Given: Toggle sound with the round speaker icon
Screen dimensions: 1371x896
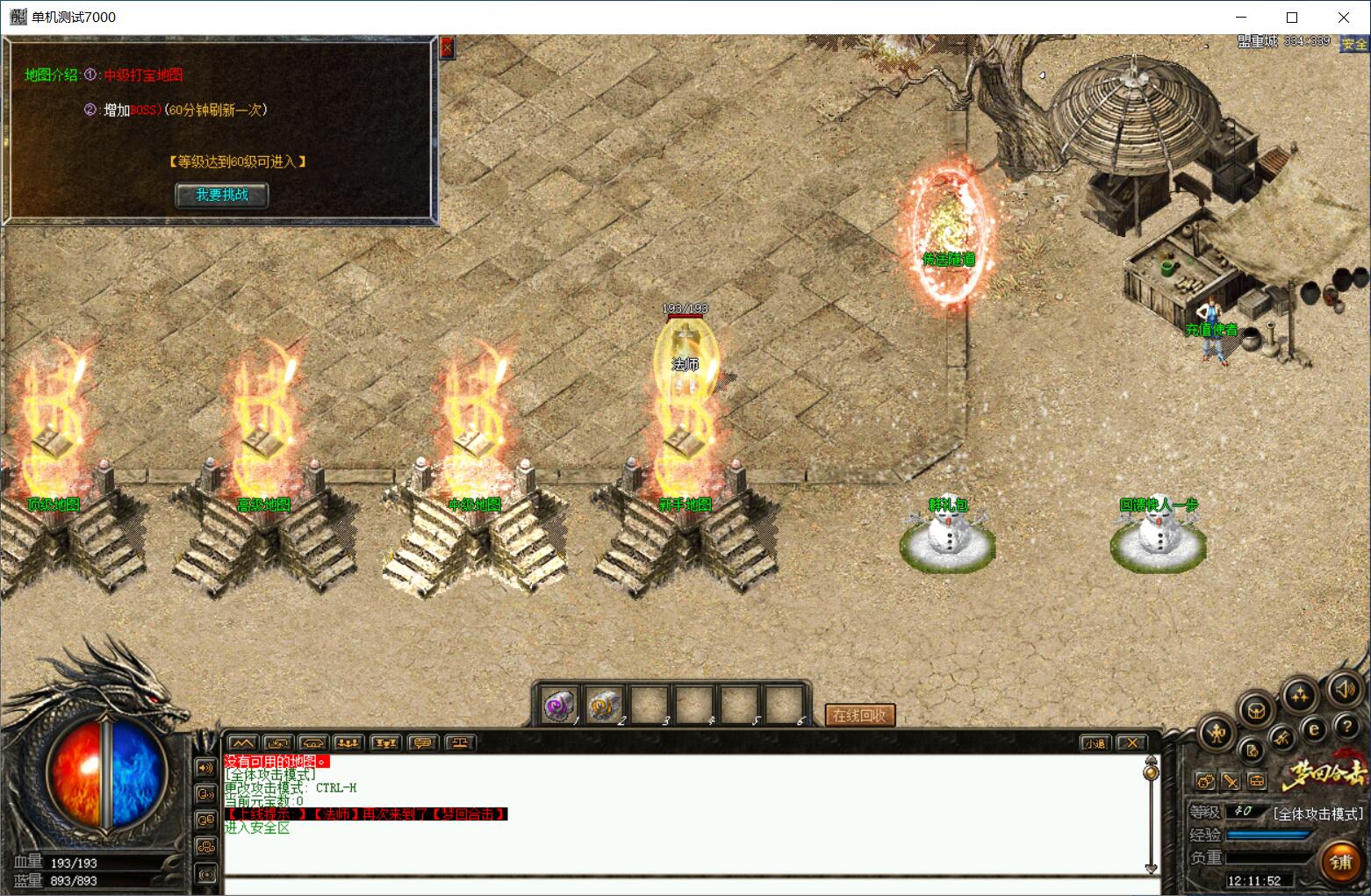Looking at the screenshot, I should click(1344, 690).
